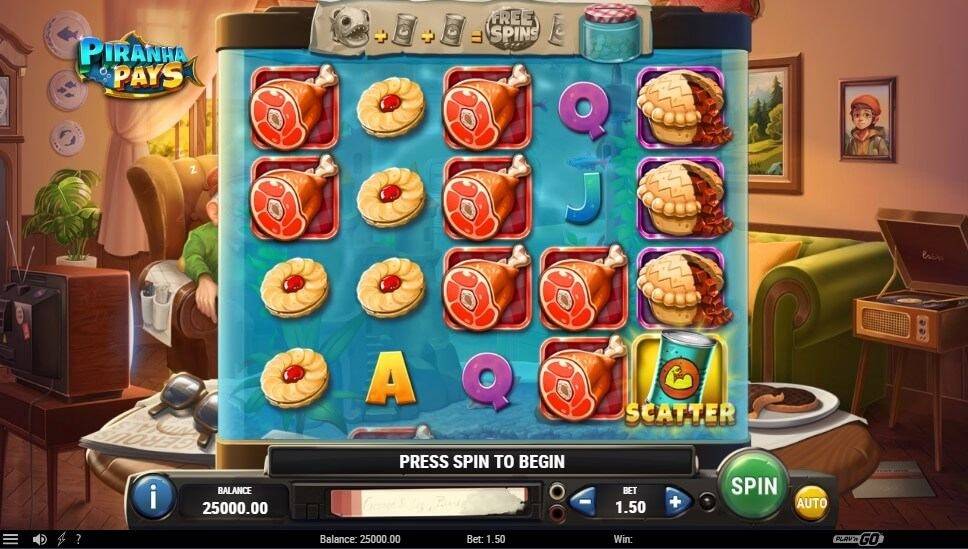This screenshot has width=968, height=549.
Task: Enable autoplay with the AUTO button
Action: (811, 502)
